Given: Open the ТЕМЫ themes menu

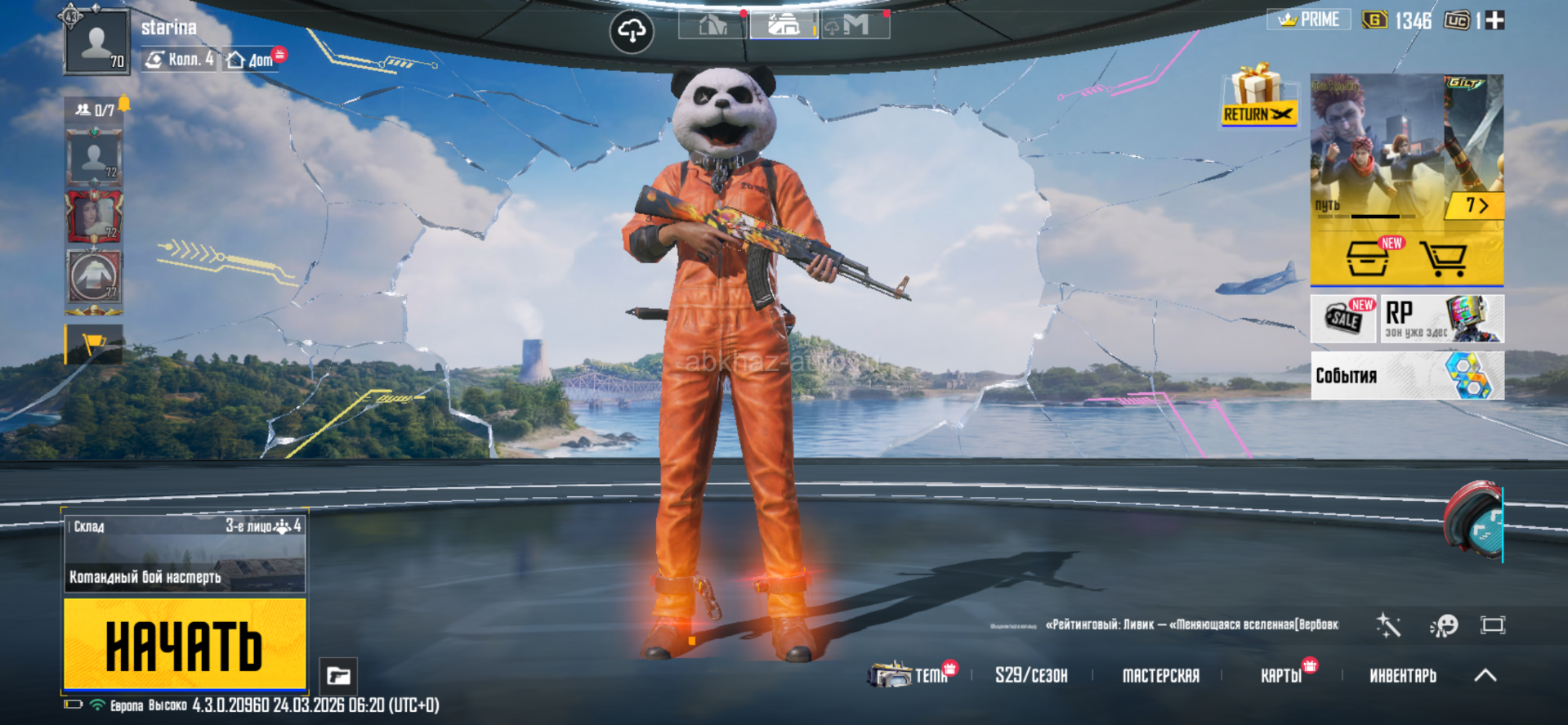Looking at the screenshot, I should pyautogui.click(x=911, y=675).
